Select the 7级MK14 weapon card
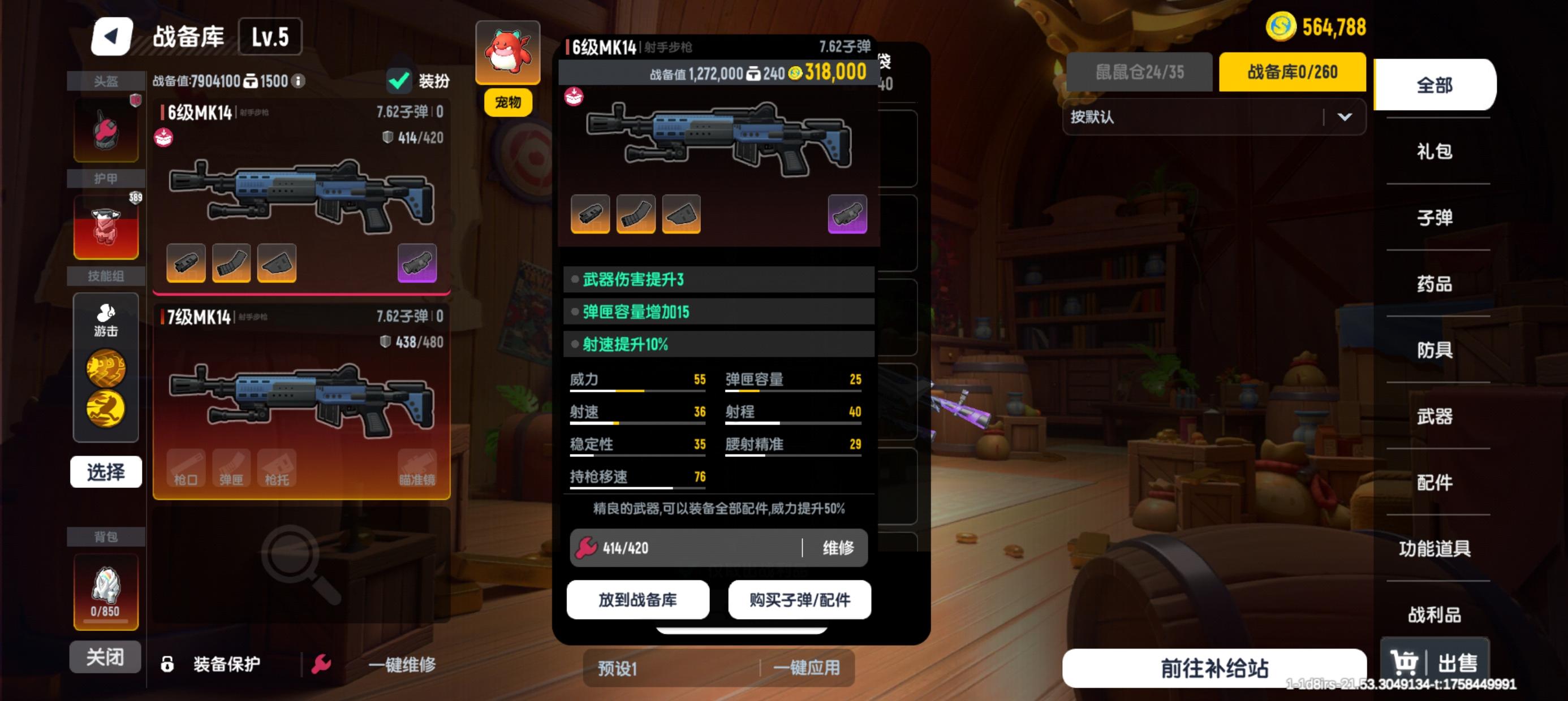This screenshot has width=1568, height=701. tap(301, 401)
